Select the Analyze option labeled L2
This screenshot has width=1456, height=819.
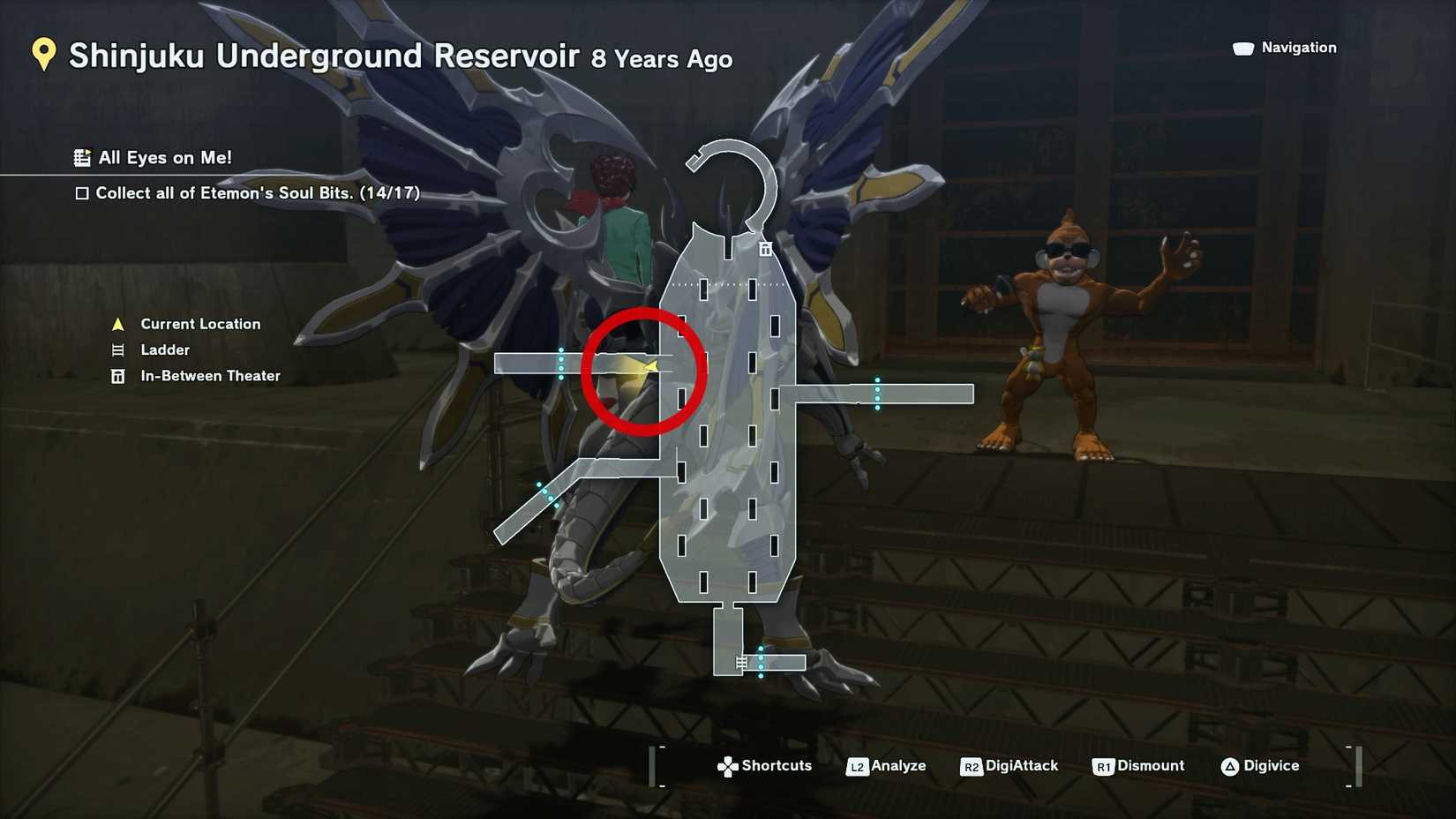[857, 766]
